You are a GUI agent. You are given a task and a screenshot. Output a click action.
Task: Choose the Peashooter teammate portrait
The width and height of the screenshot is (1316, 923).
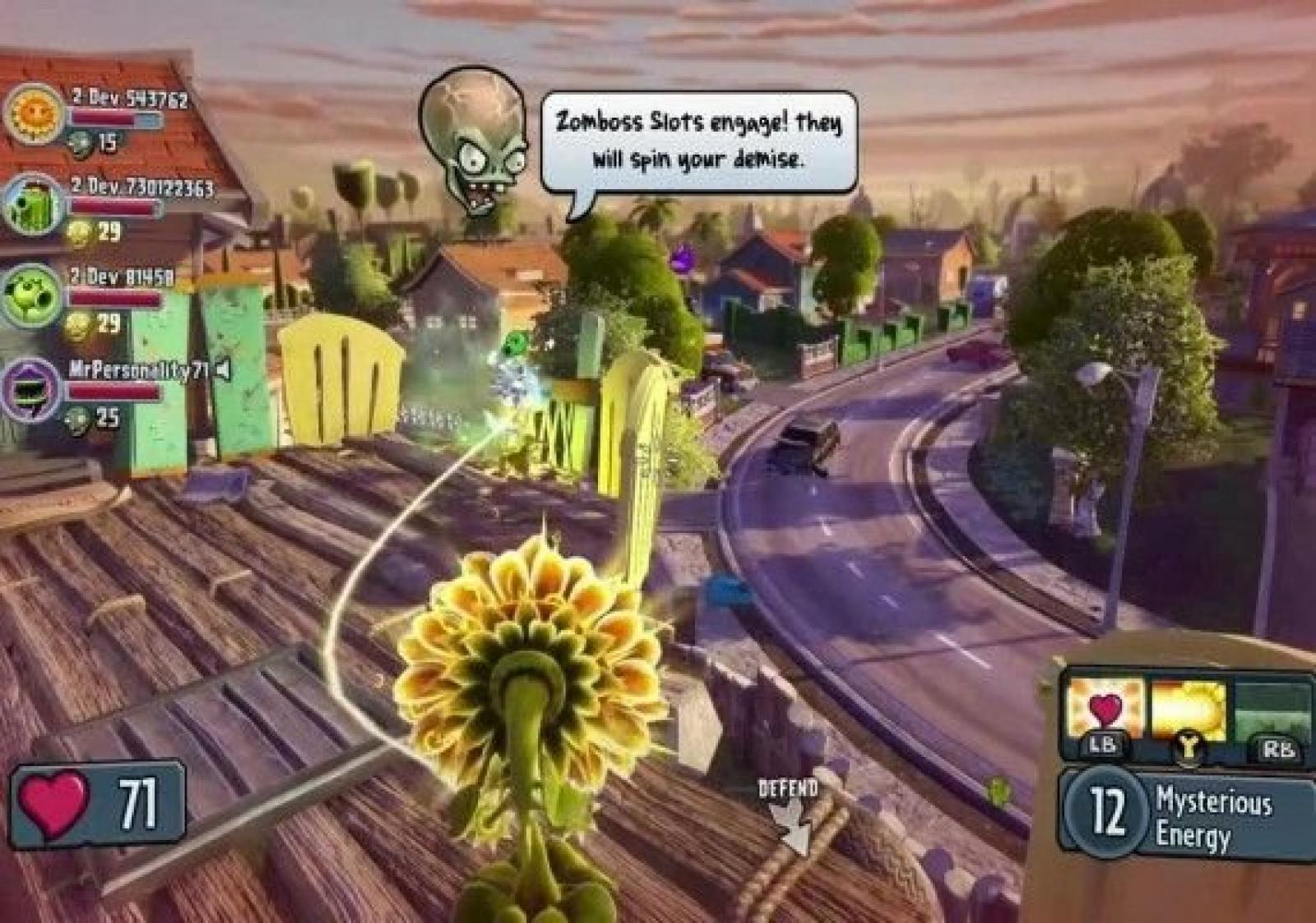click(x=33, y=295)
